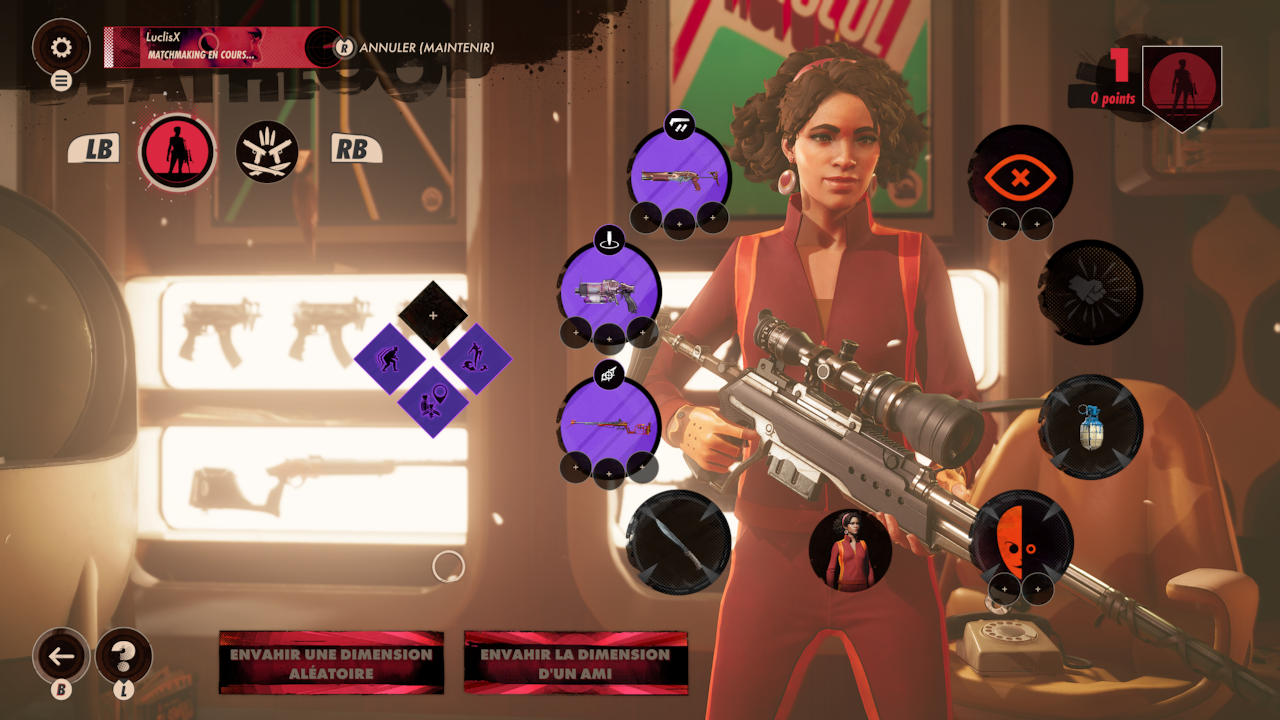Screen dimensions: 1280x720
Task: Add a trinket to the empty black diamond
Action: 433,315
